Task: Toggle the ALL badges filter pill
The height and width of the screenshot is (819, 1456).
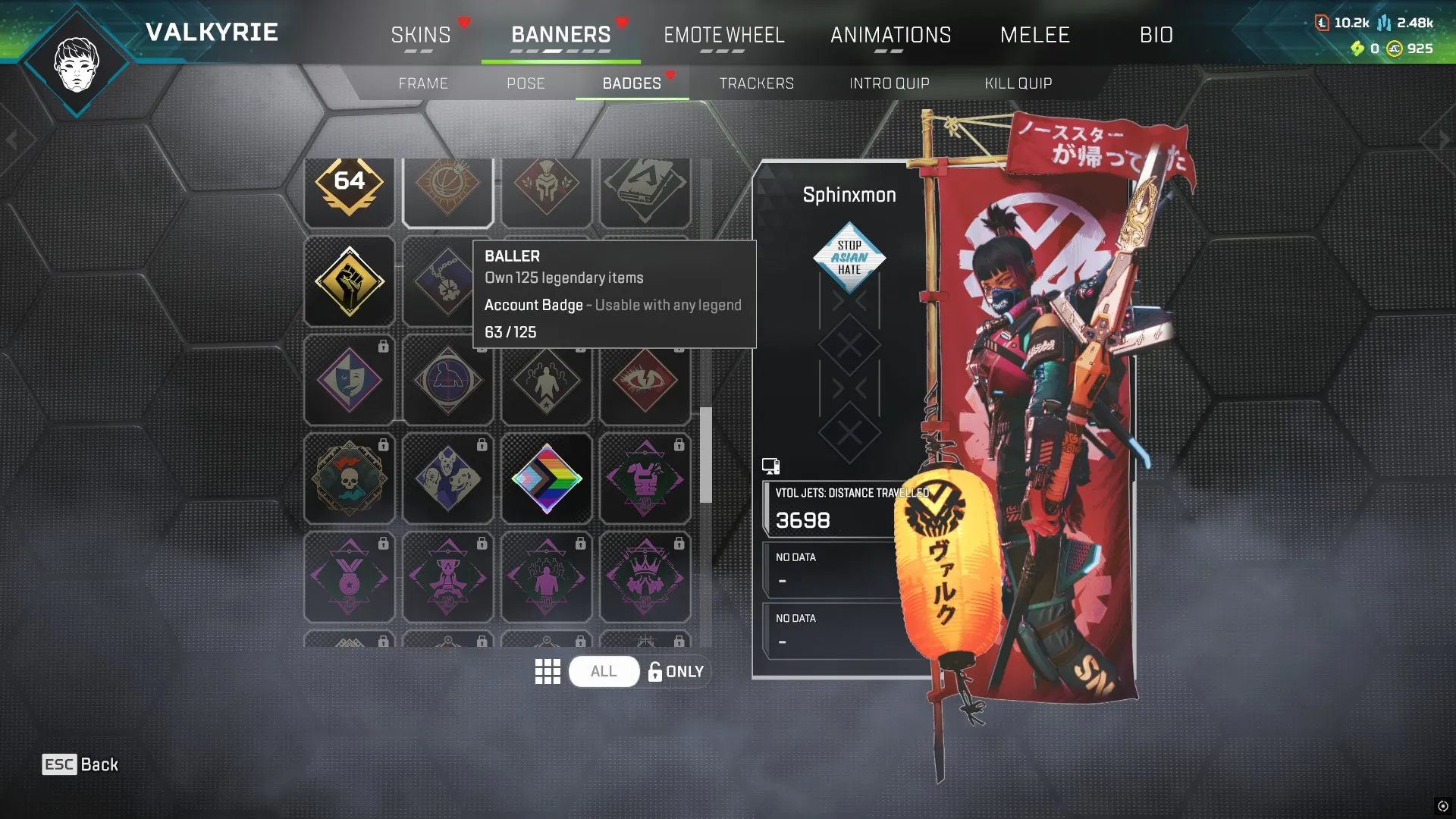Action: (603, 671)
